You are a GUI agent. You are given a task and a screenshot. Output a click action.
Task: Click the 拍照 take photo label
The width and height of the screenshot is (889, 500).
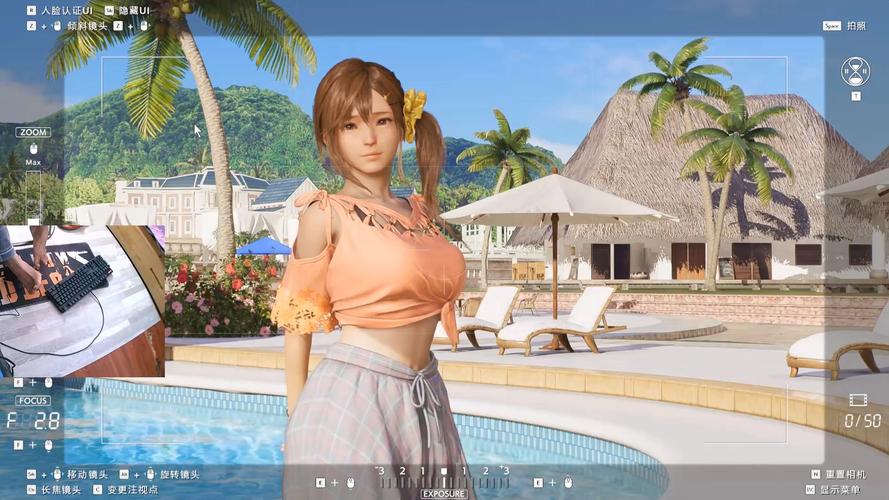coord(856,26)
